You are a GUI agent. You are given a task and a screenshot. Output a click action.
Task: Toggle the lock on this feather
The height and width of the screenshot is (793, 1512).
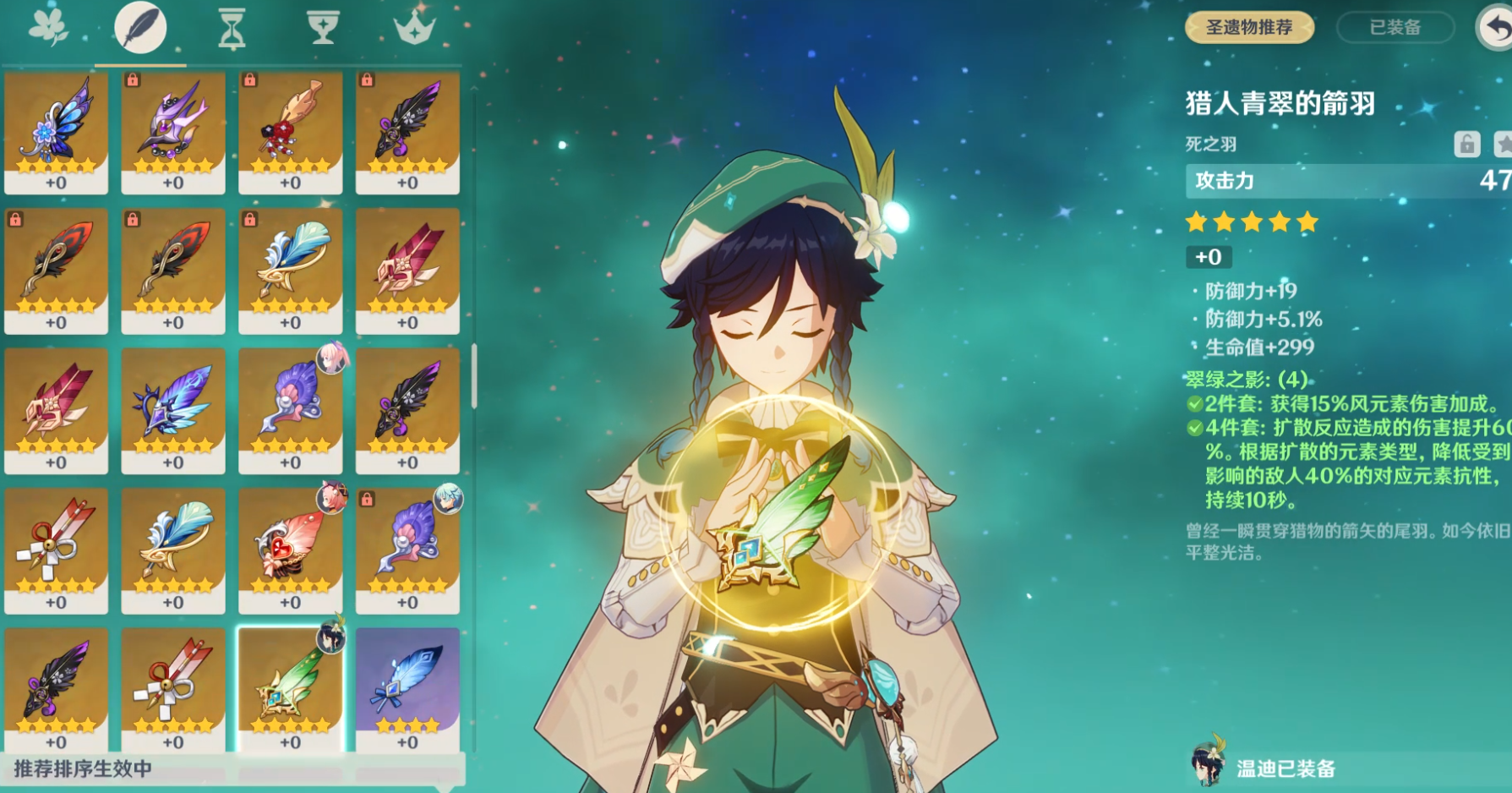(1466, 145)
